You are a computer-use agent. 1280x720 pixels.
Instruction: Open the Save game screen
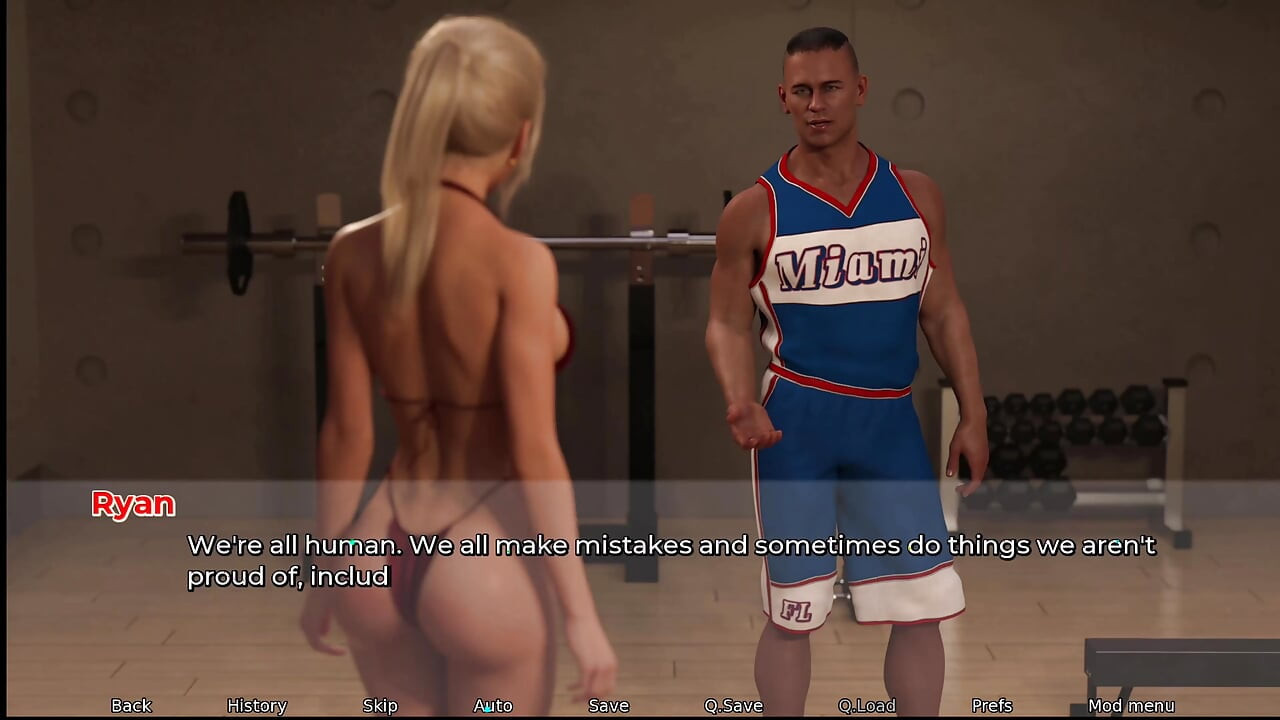point(608,705)
